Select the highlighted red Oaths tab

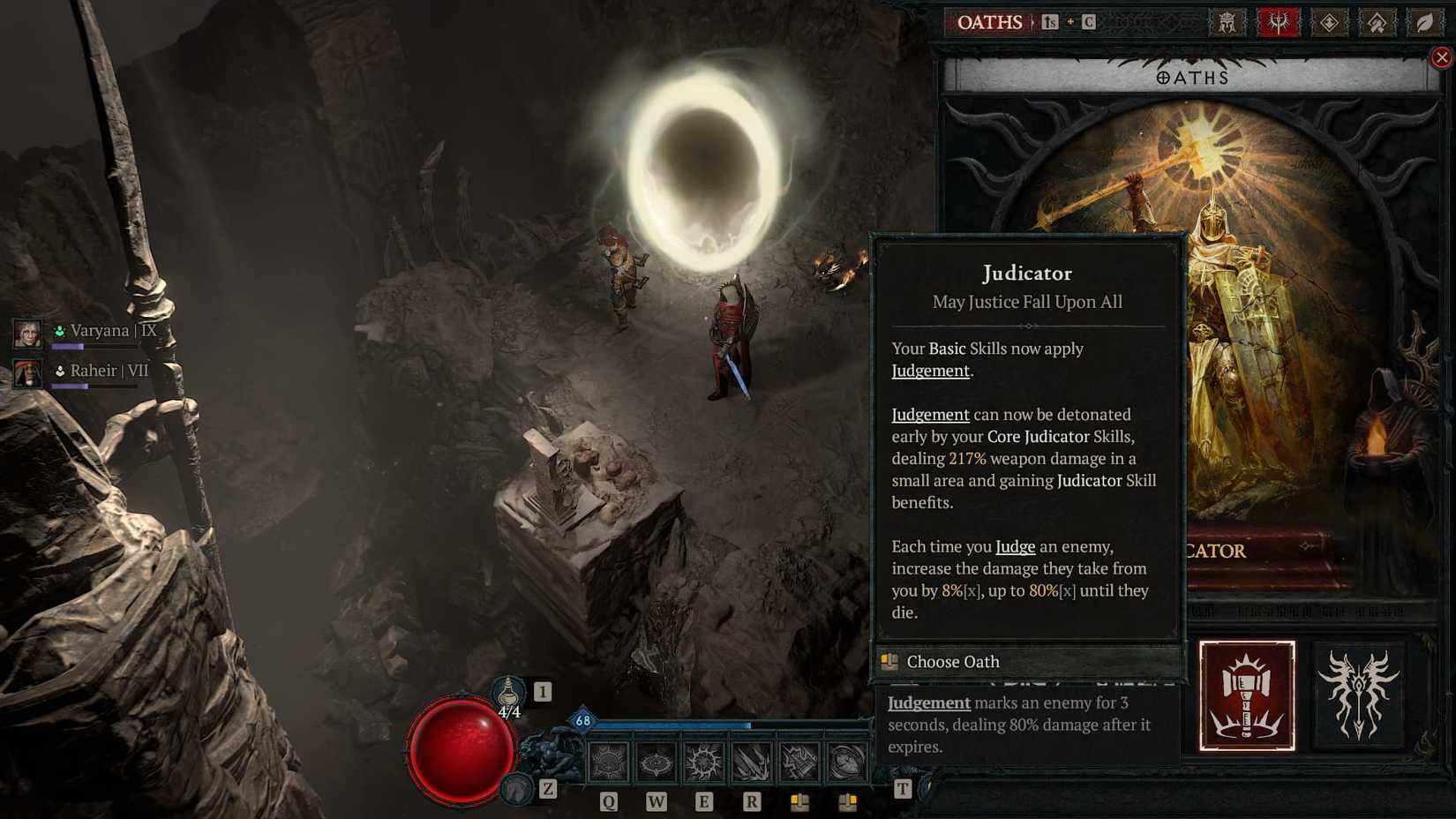click(x=1277, y=21)
